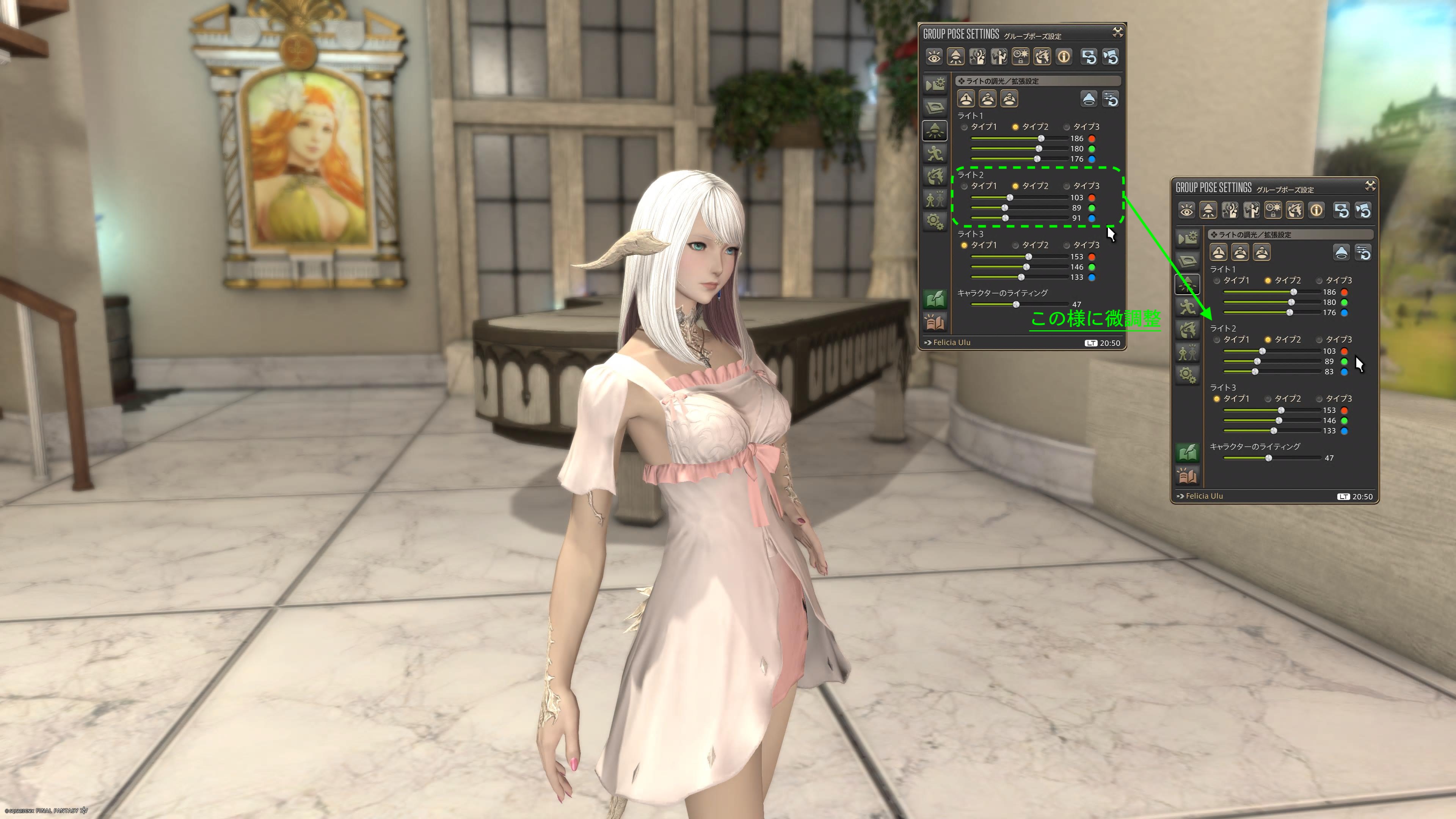Open the gears settings tab in dashed-box panel
The image size is (1456, 819).
pos(935,221)
